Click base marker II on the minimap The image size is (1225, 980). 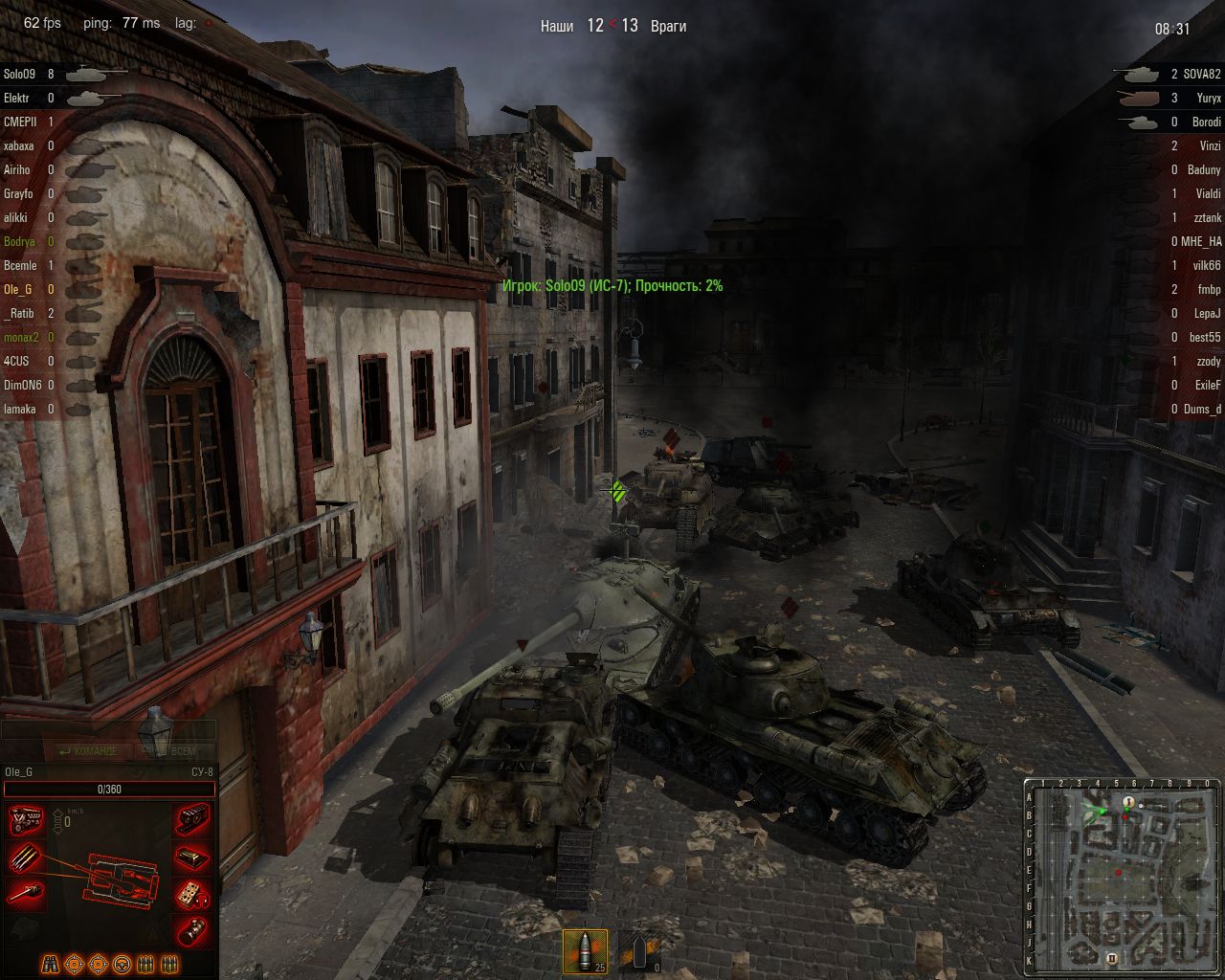point(1112,957)
